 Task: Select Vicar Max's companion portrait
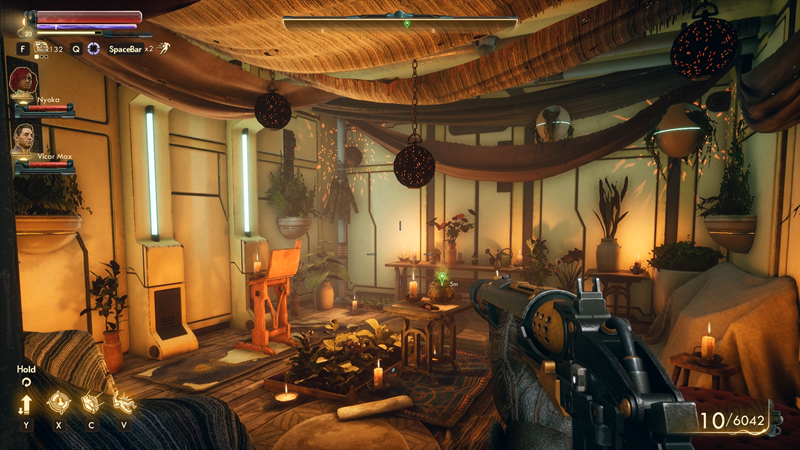[x=26, y=138]
